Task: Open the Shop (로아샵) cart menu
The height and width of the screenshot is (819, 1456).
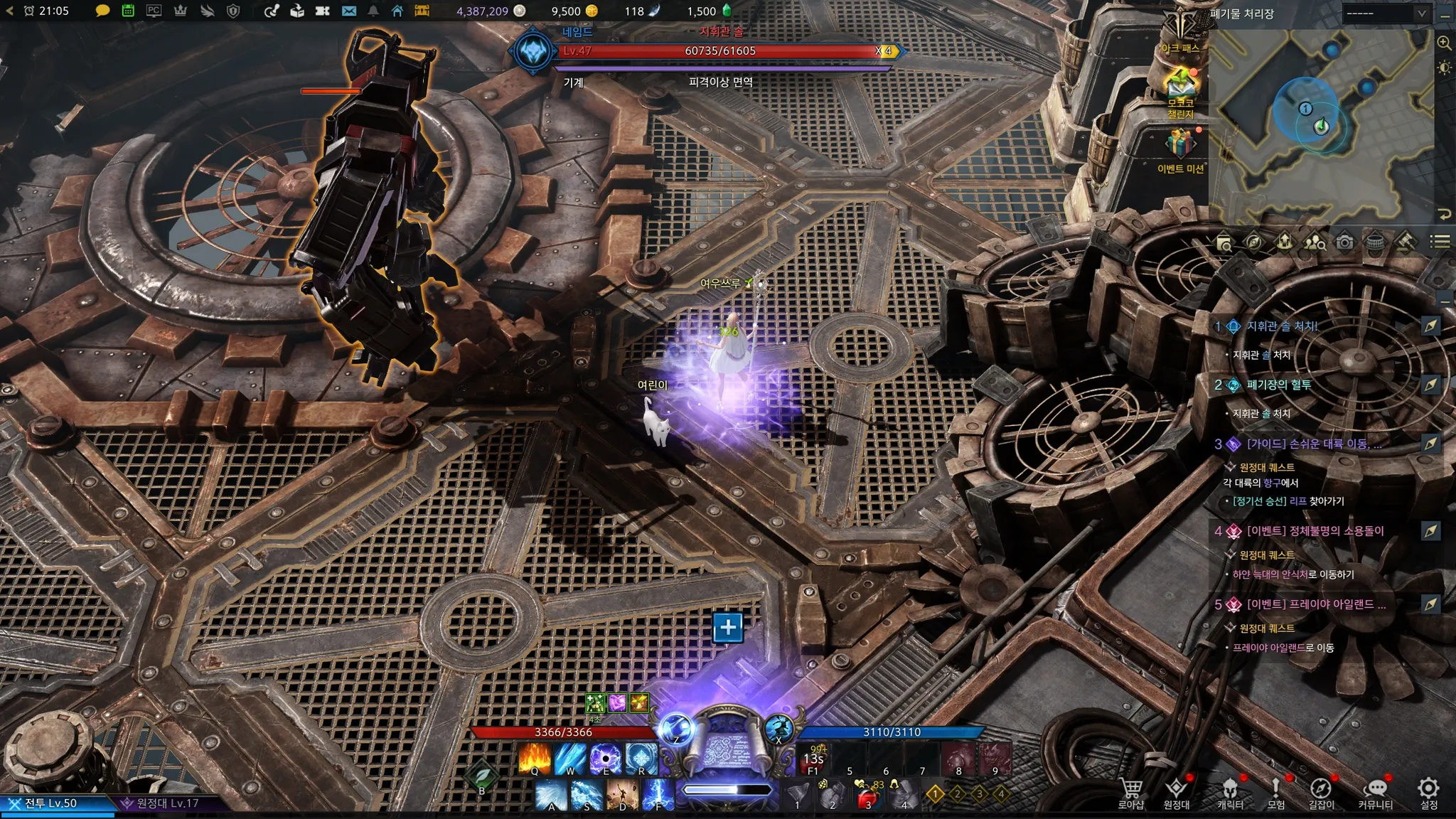Action: tap(1130, 792)
